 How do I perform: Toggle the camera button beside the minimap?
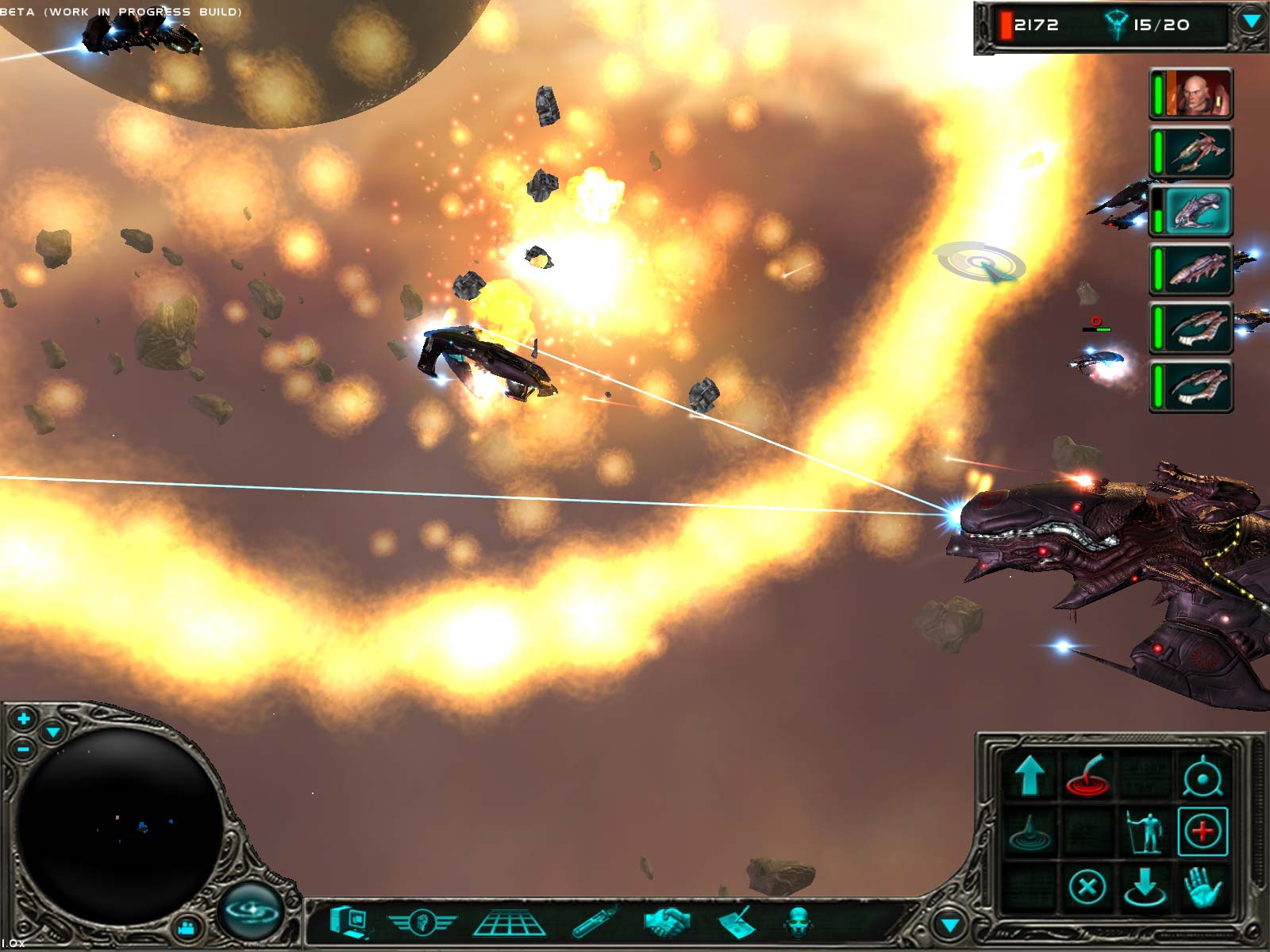188,926
